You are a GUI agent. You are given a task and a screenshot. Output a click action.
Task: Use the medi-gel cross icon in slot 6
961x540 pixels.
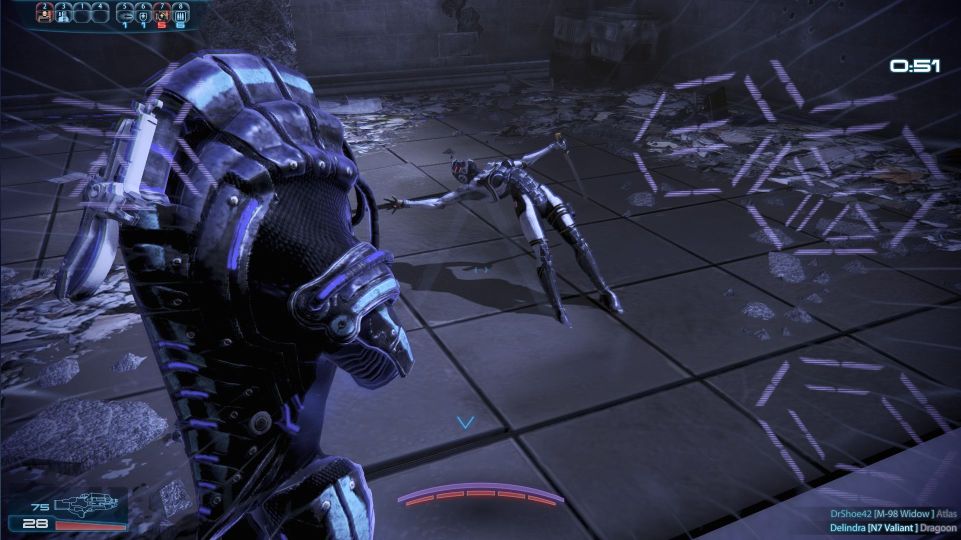coord(143,15)
